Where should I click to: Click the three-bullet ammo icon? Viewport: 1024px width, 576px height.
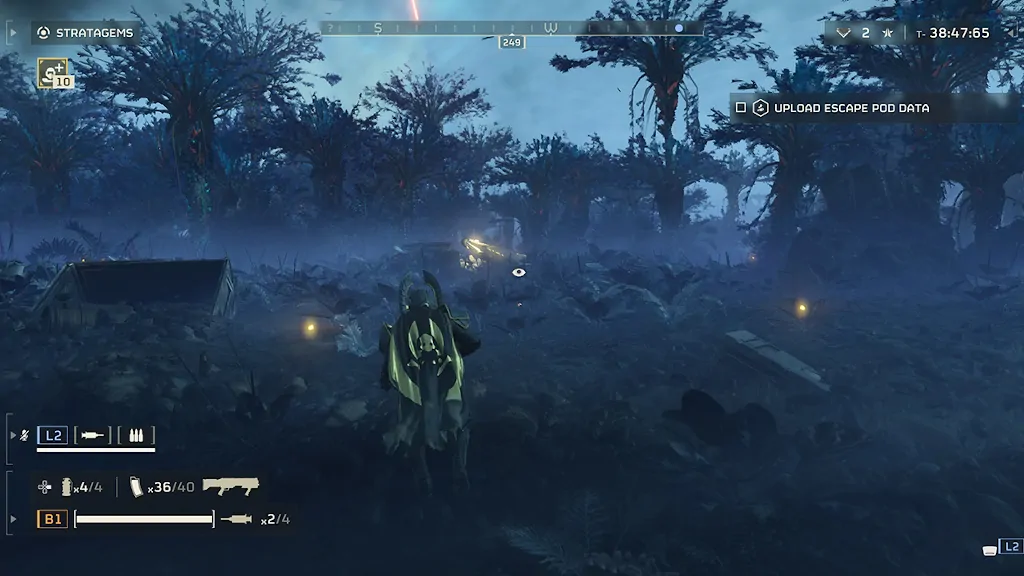[135, 435]
